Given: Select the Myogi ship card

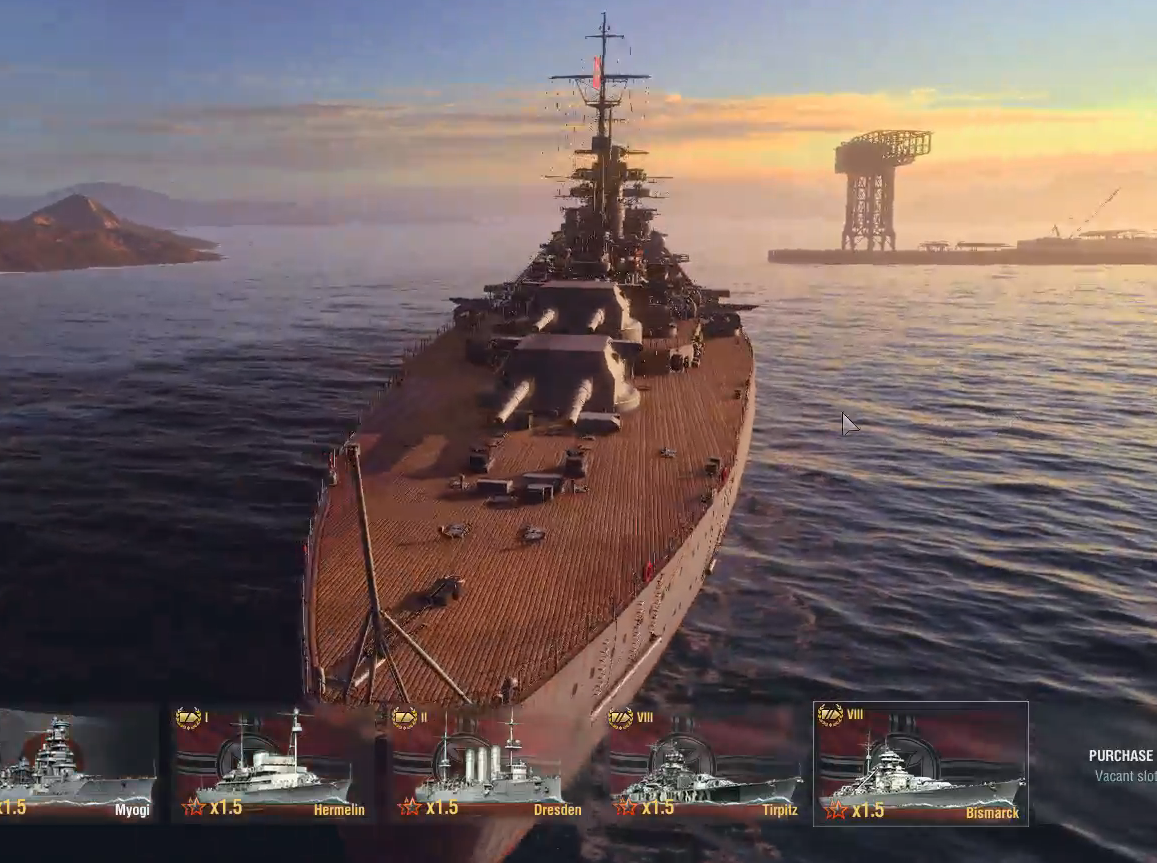Looking at the screenshot, I should [78, 764].
